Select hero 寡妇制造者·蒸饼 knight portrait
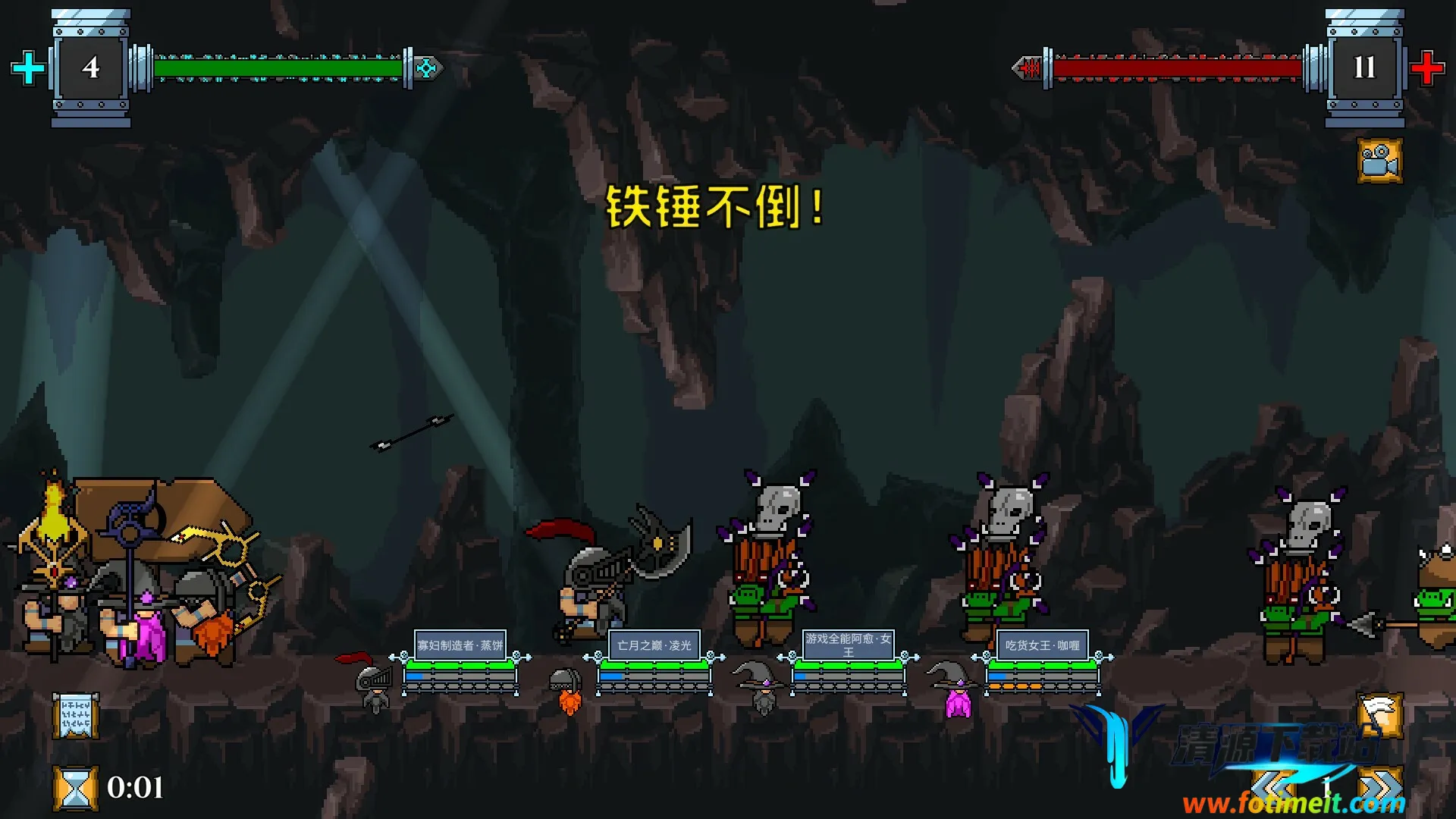1456x819 pixels. pyautogui.click(x=373, y=685)
